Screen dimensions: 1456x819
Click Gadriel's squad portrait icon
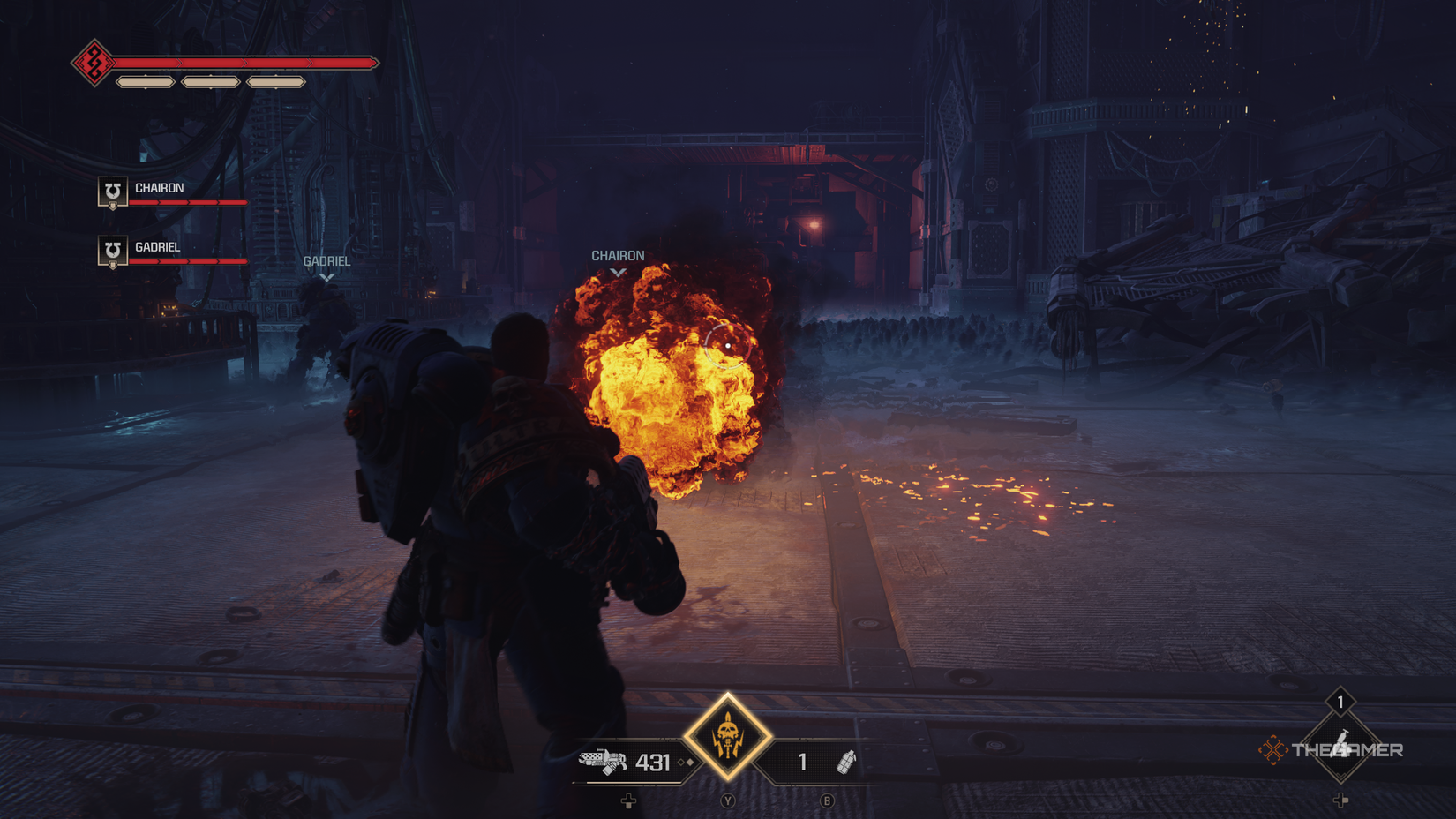[x=112, y=251]
